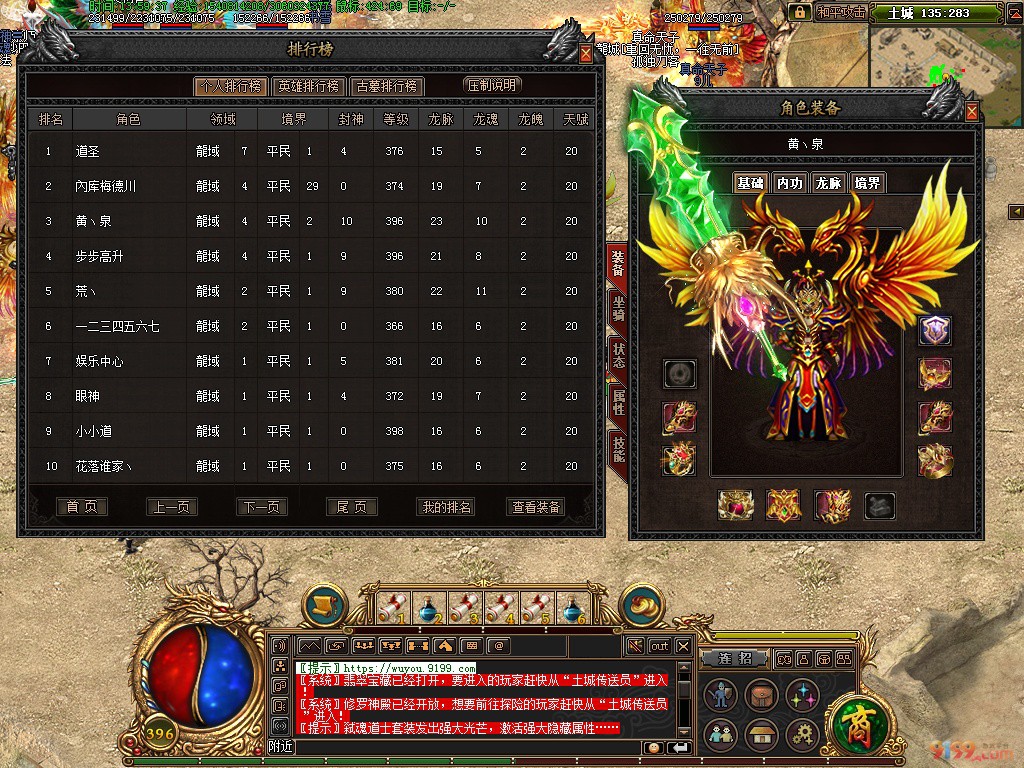The width and height of the screenshot is (1024, 768).
Task: Close the 角色装备 equipment window
Action: 971,113
